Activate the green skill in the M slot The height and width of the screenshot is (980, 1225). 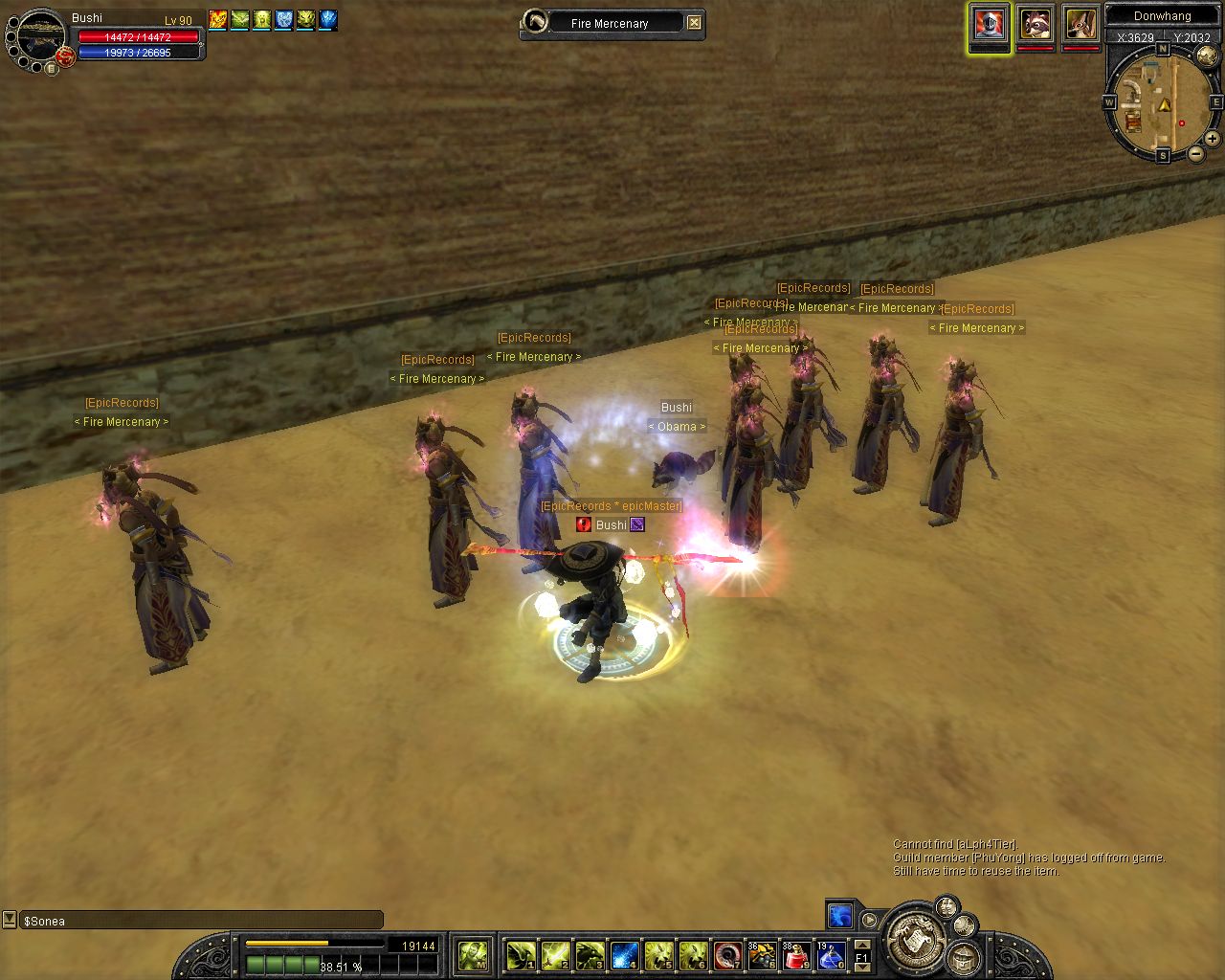pos(473,955)
